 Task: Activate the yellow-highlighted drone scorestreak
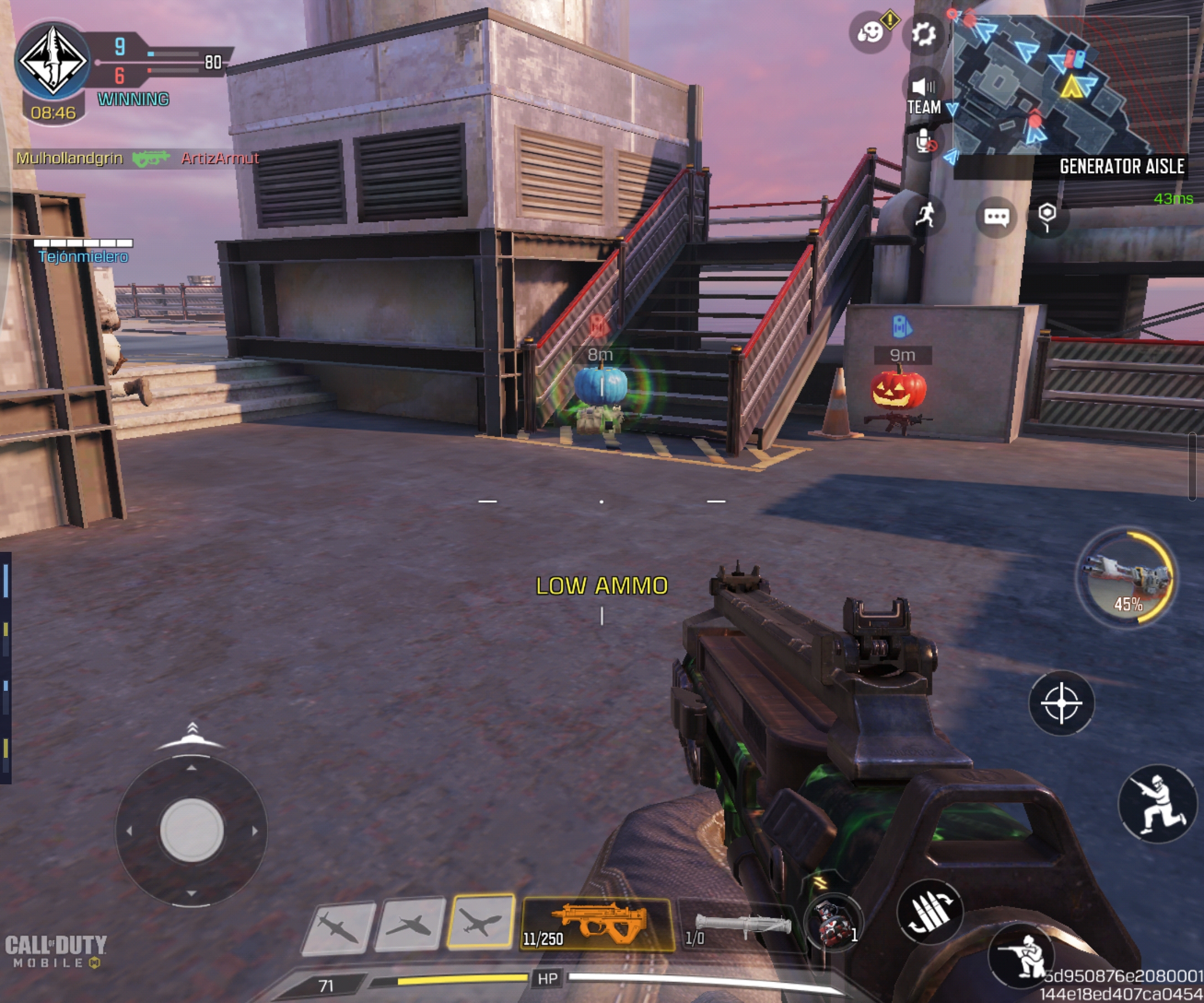click(x=480, y=922)
